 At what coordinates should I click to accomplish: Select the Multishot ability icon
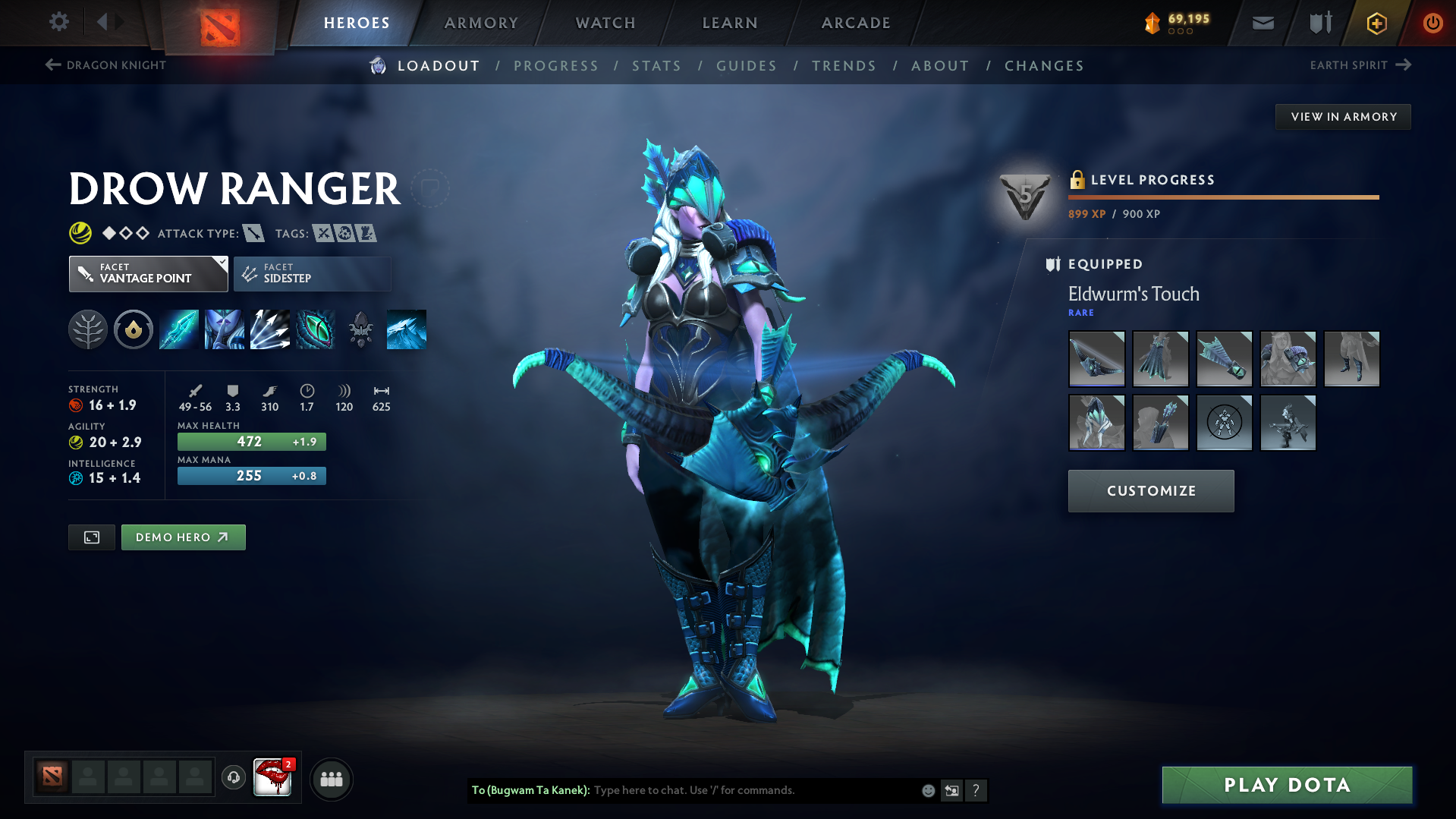click(270, 329)
